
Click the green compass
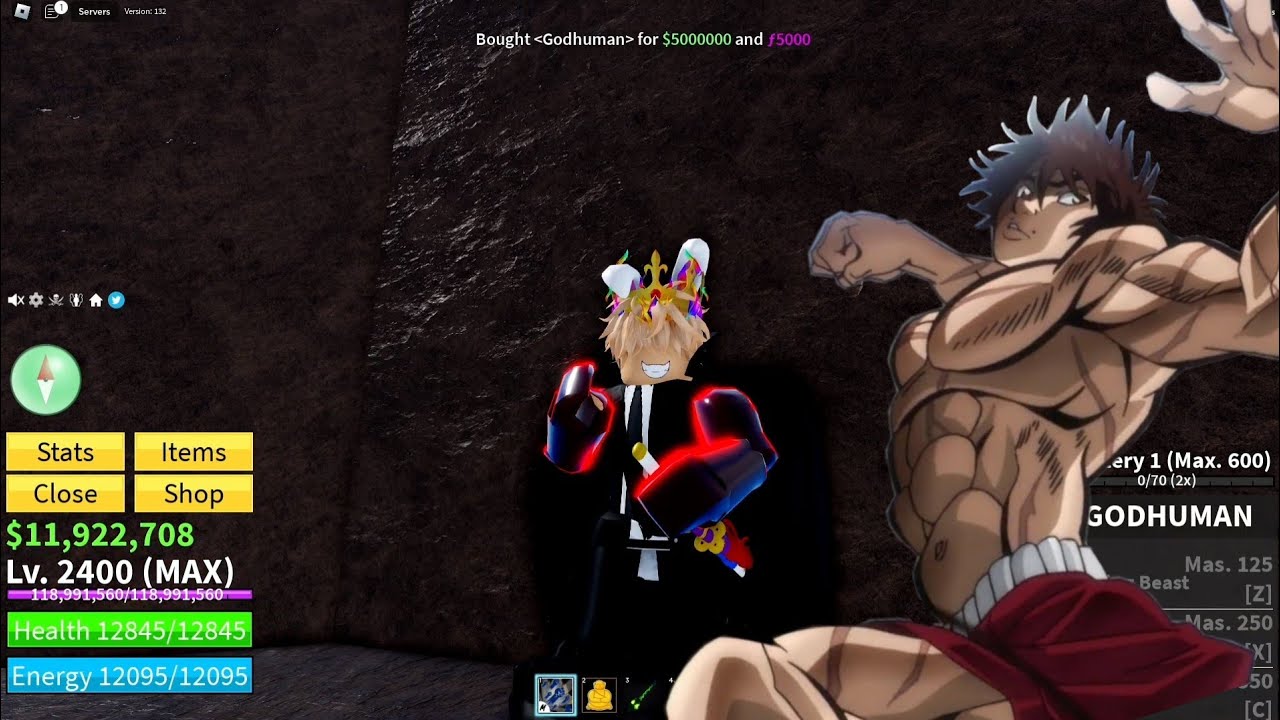(45, 380)
